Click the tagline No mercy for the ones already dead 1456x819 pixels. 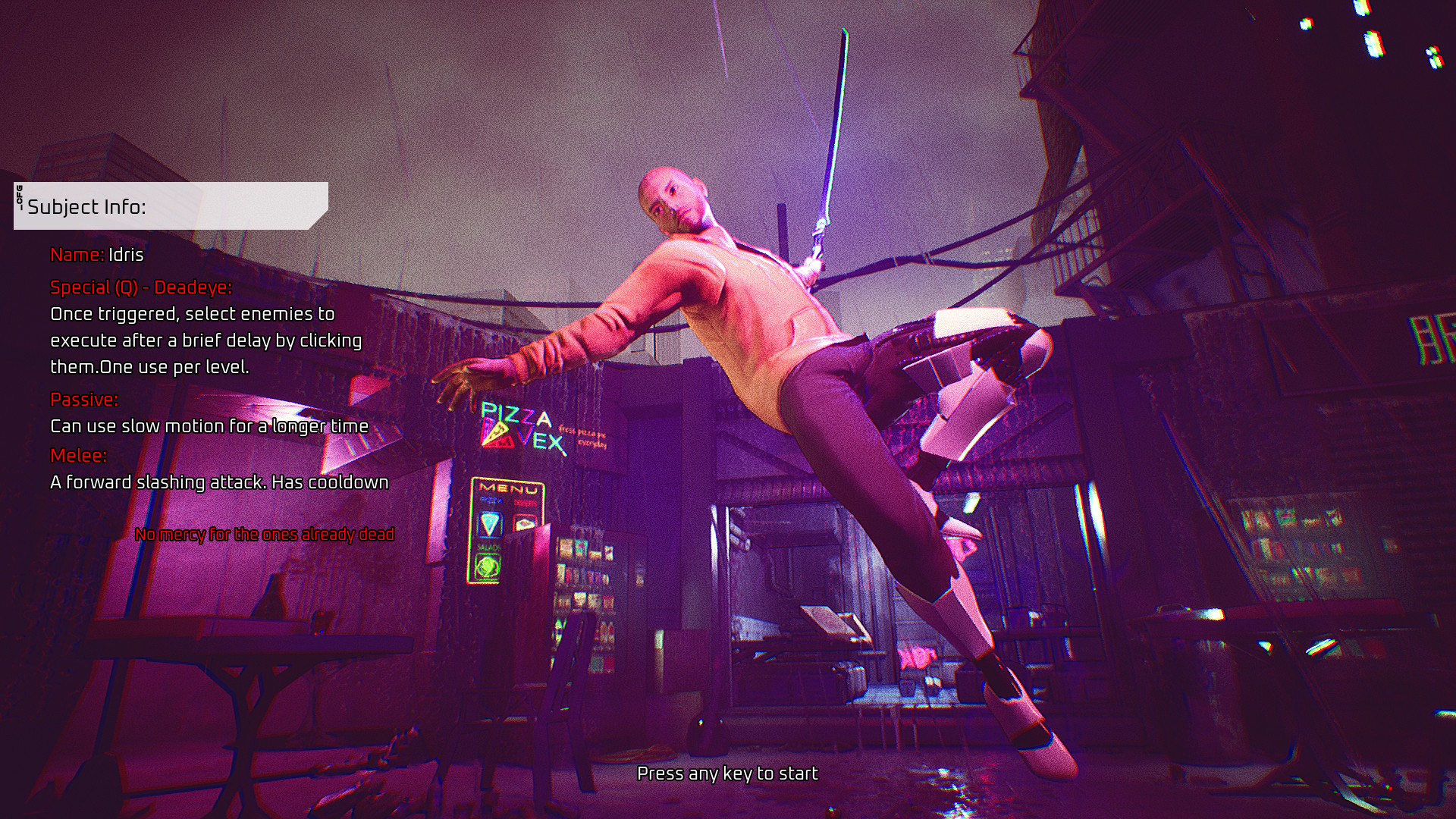click(265, 535)
